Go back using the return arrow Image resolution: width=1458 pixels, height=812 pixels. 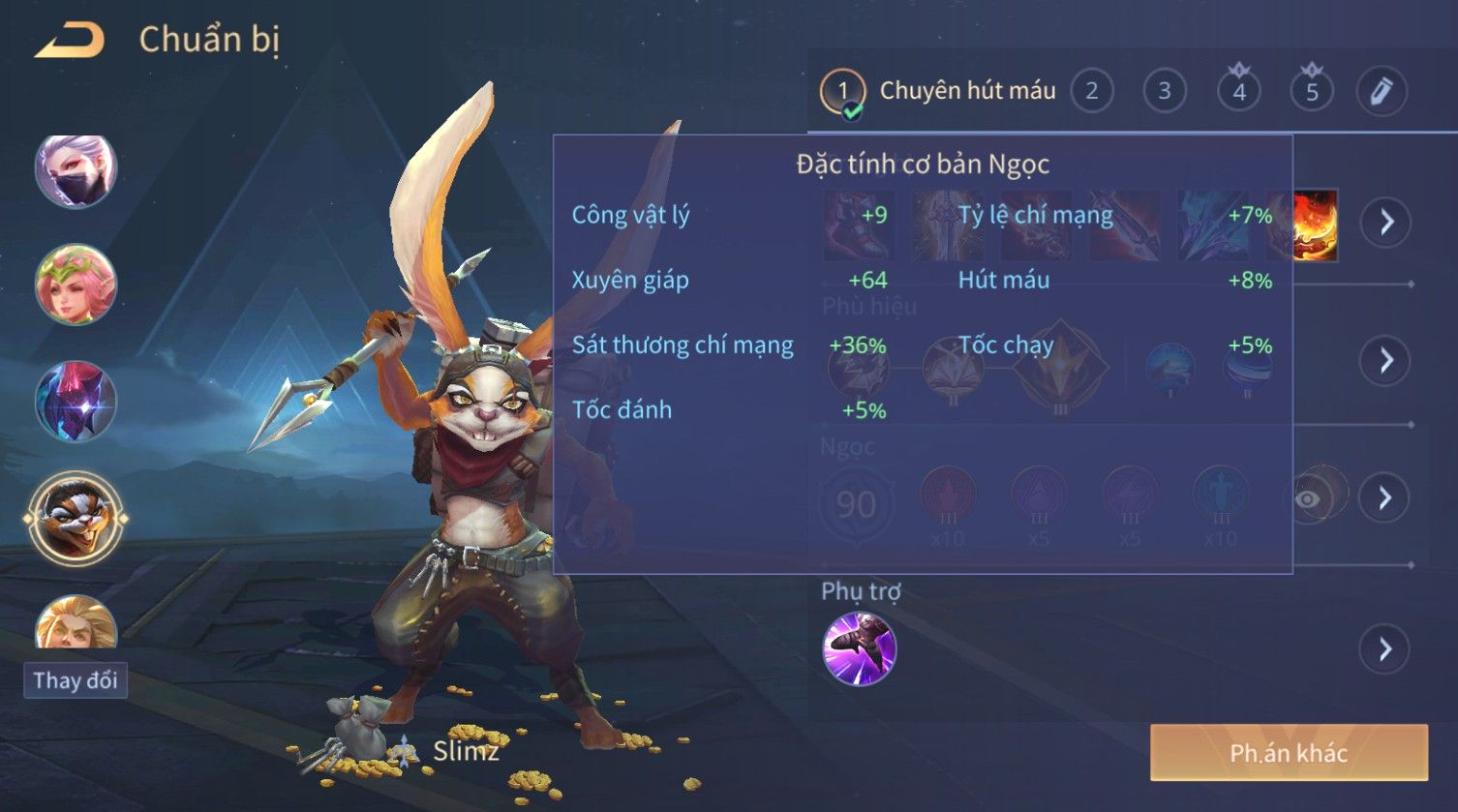pos(70,41)
